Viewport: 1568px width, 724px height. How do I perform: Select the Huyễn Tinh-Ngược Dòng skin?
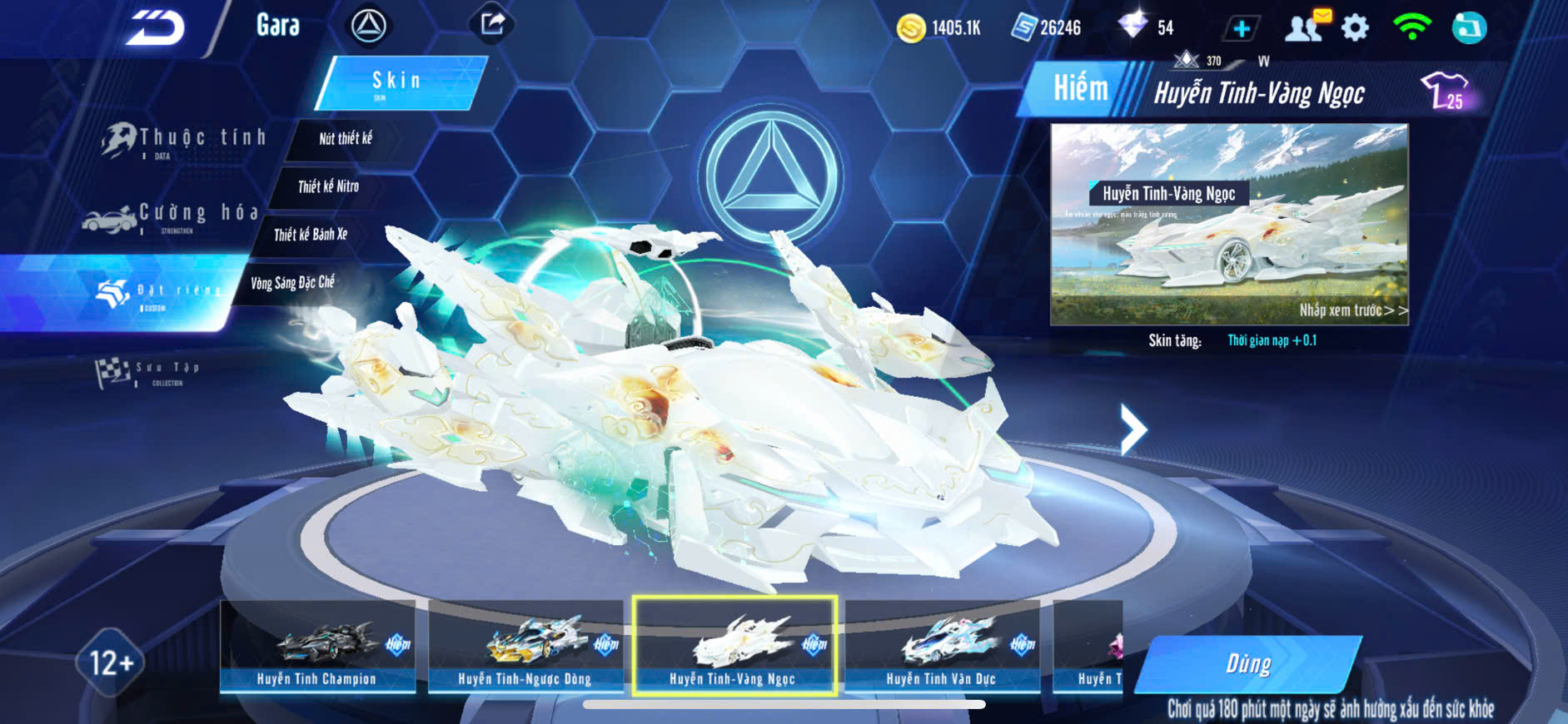[525, 647]
